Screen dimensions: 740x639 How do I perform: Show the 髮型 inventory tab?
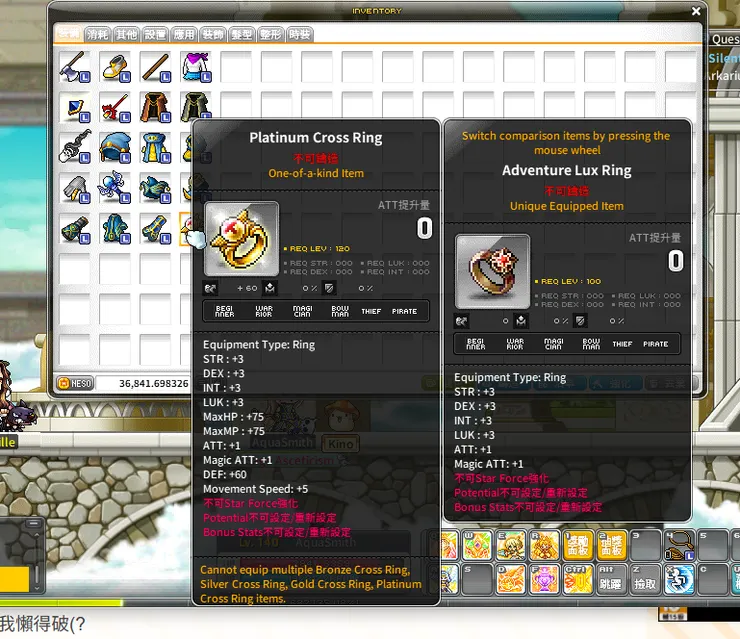click(x=241, y=34)
